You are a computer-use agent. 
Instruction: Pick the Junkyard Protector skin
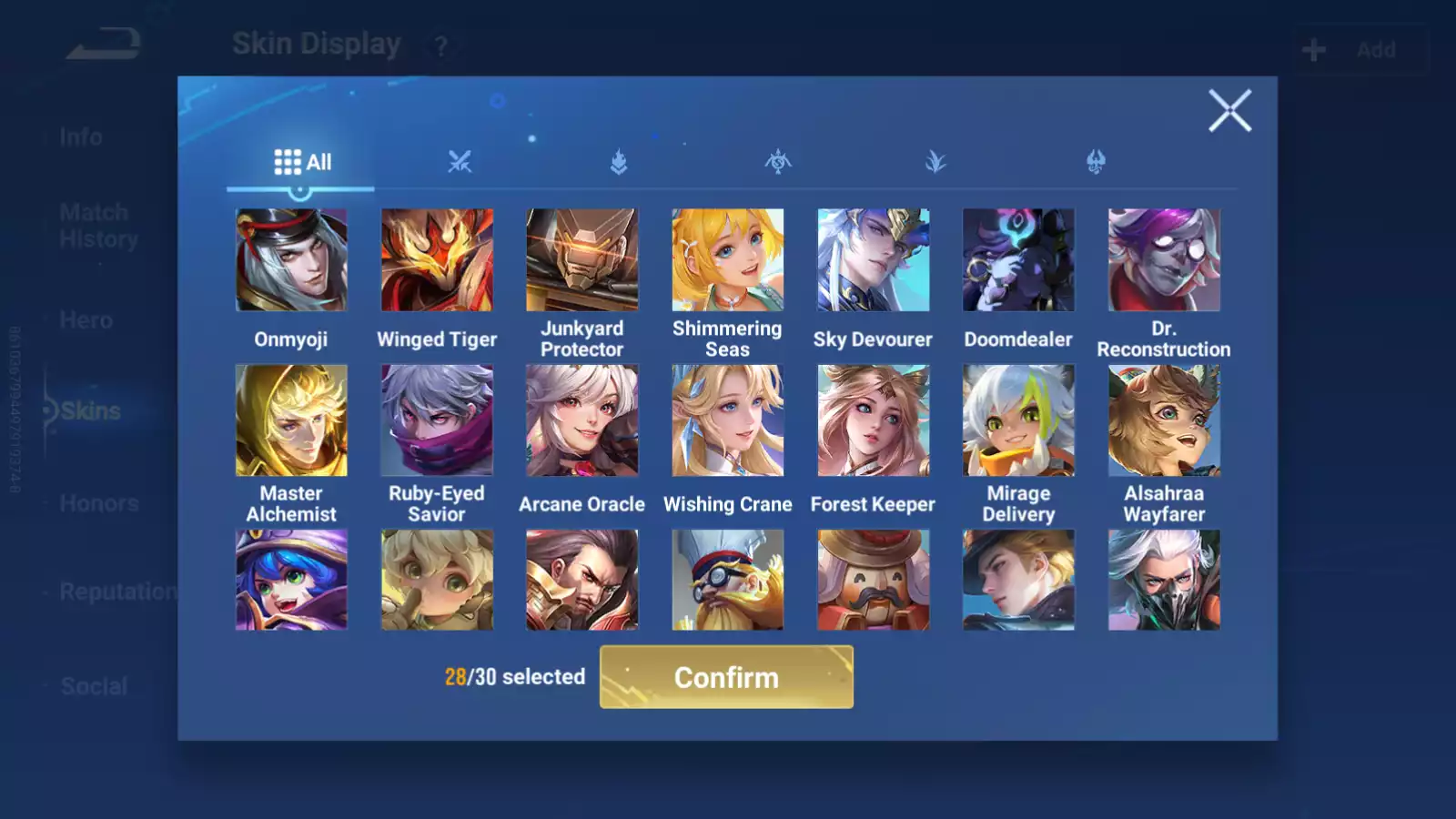pyautogui.click(x=582, y=260)
